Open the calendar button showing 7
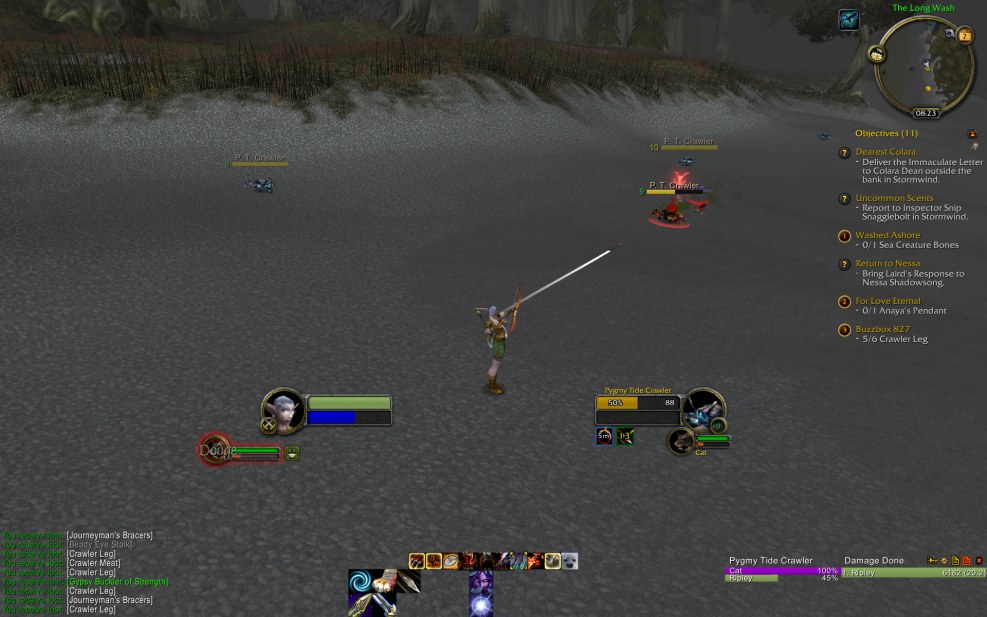 pyautogui.click(x=965, y=36)
